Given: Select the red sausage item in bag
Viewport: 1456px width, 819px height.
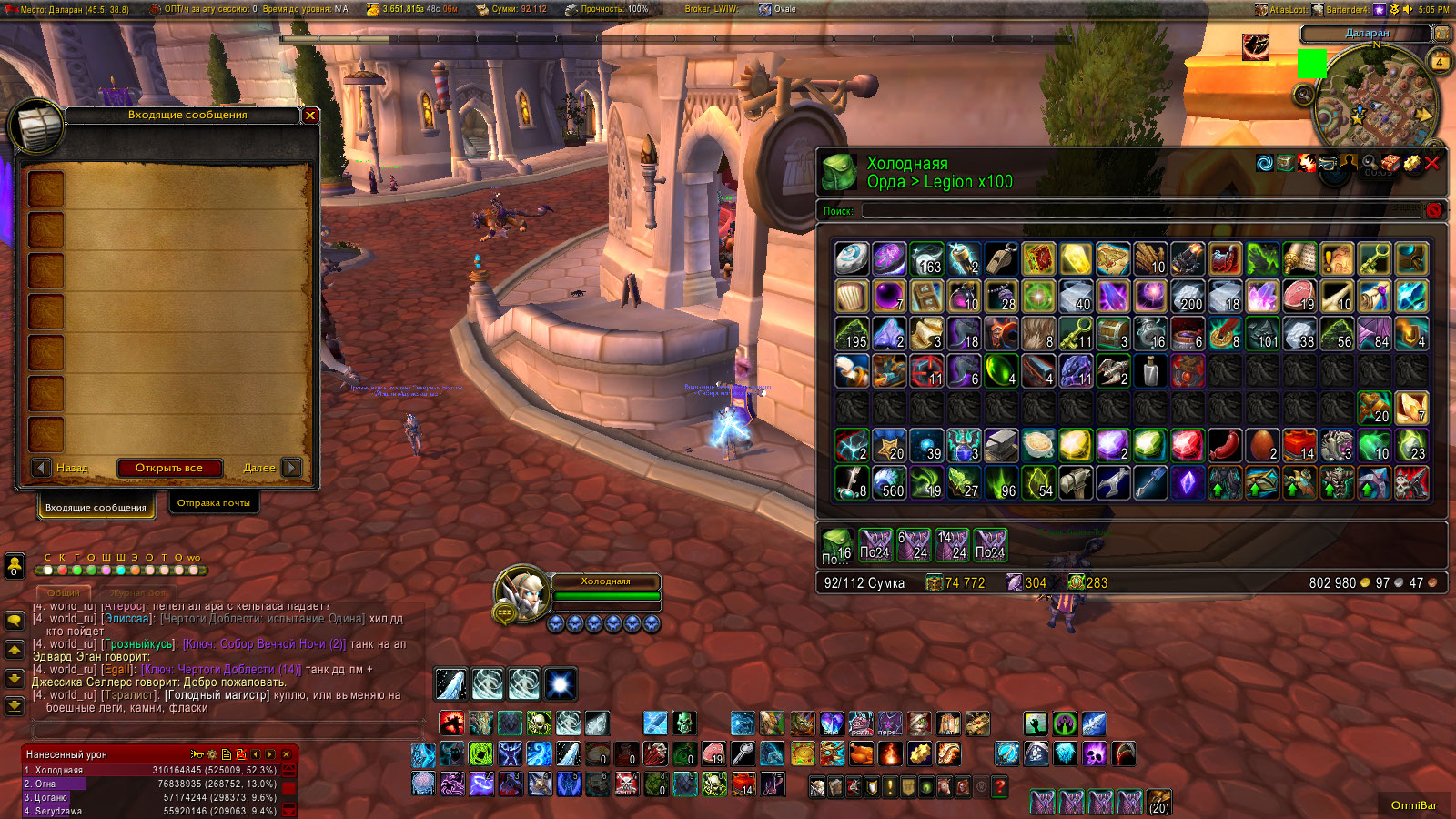Looking at the screenshot, I should coord(1225,446).
